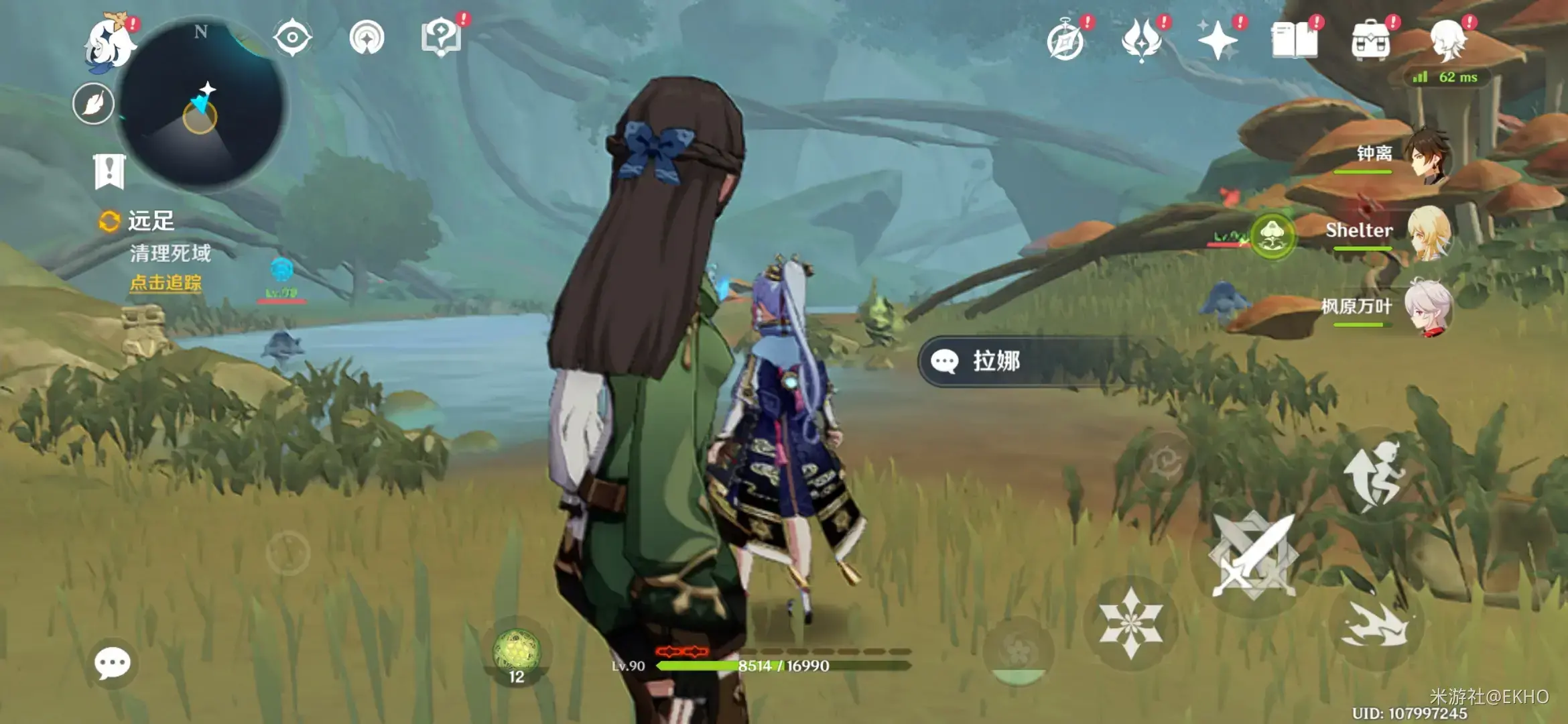Open the circular minimap
Viewport: 1568px width, 724px height.
pyautogui.click(x=201, y=104)
